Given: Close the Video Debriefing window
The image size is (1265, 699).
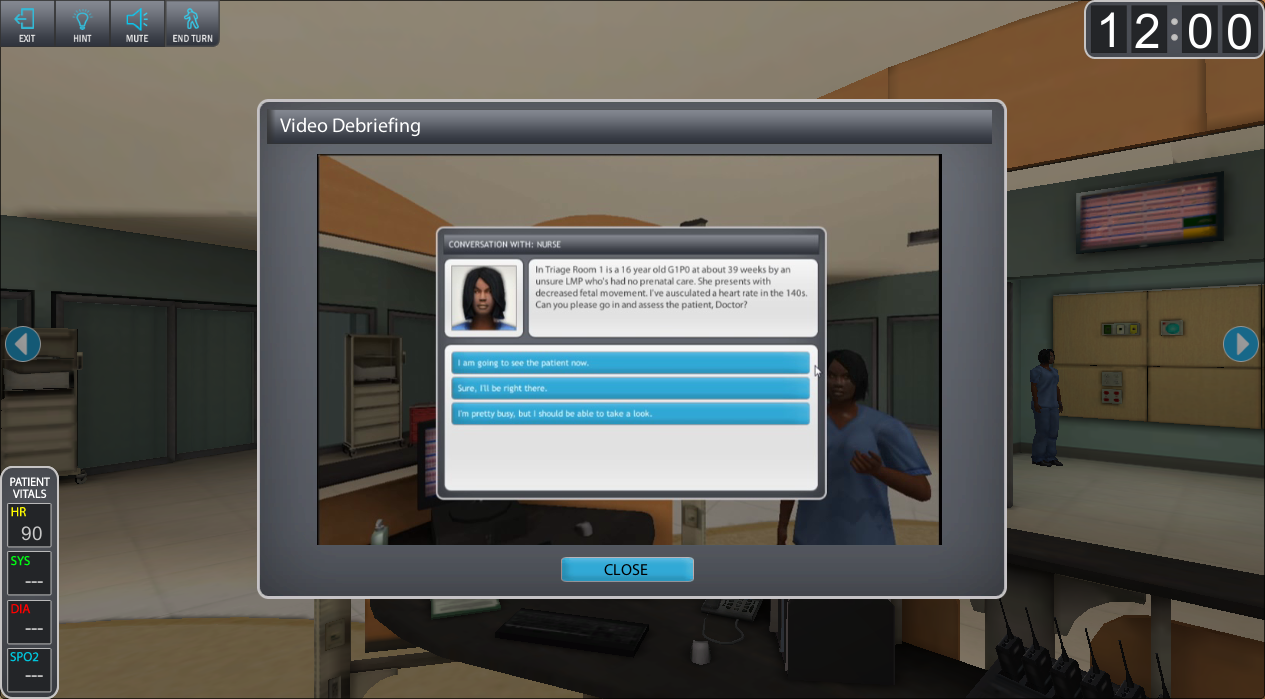Looking at the screenshot, I should click(627, 570).
